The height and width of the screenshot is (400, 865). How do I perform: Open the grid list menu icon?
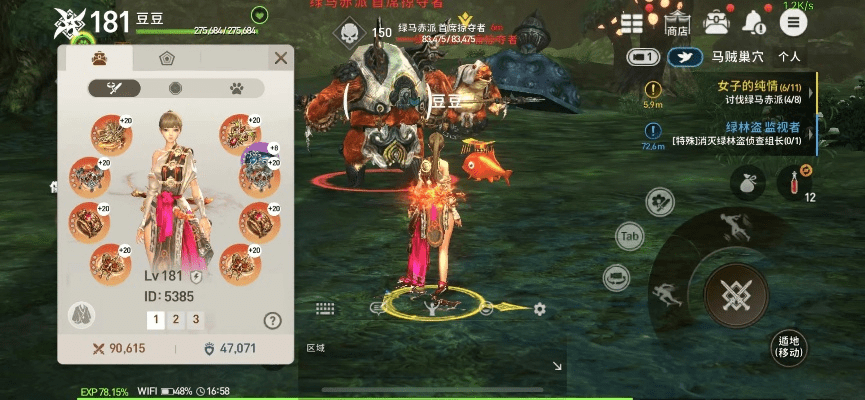(632, 22)
